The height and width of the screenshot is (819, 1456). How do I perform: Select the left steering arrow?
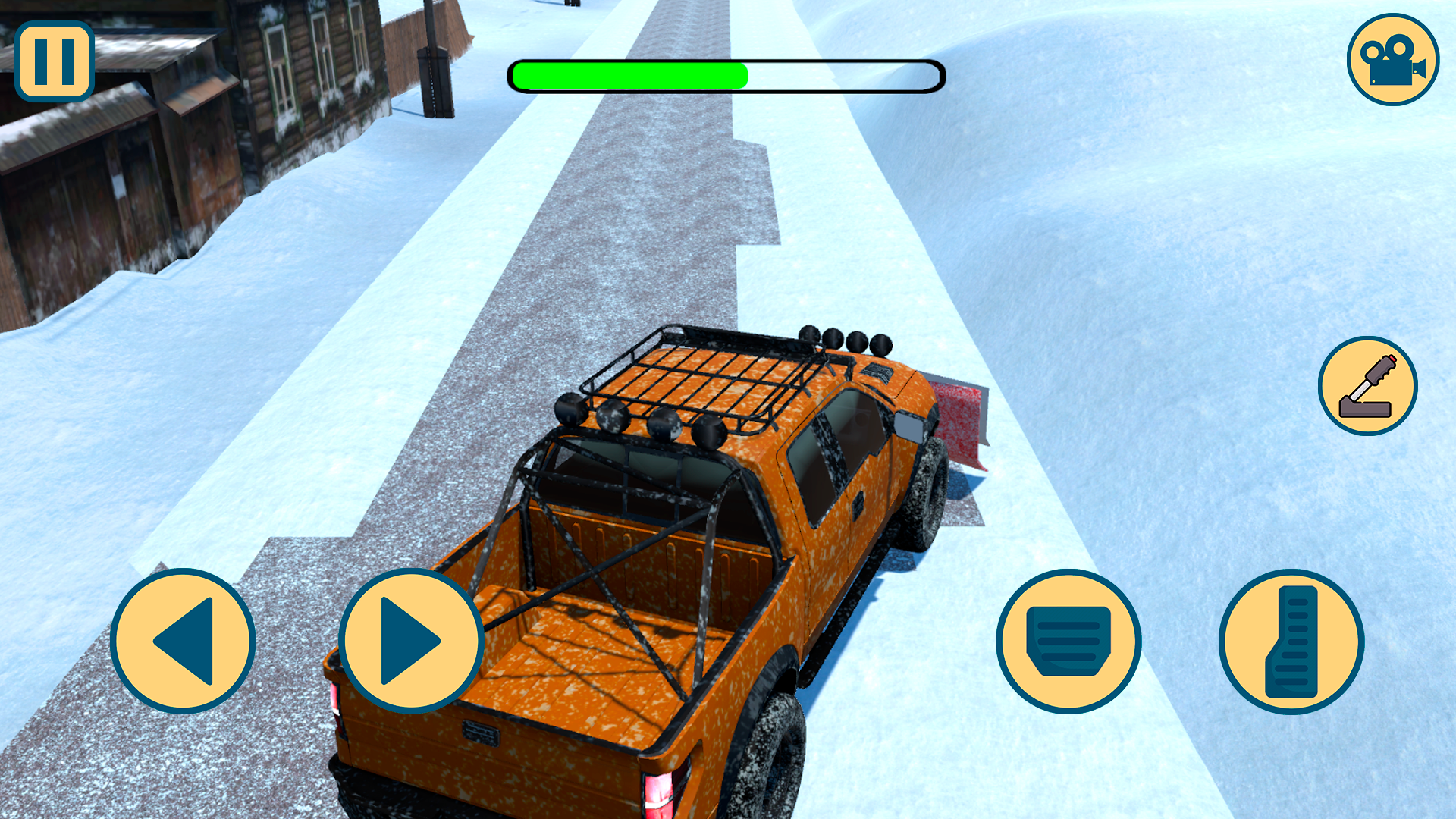tap(182, 641)
